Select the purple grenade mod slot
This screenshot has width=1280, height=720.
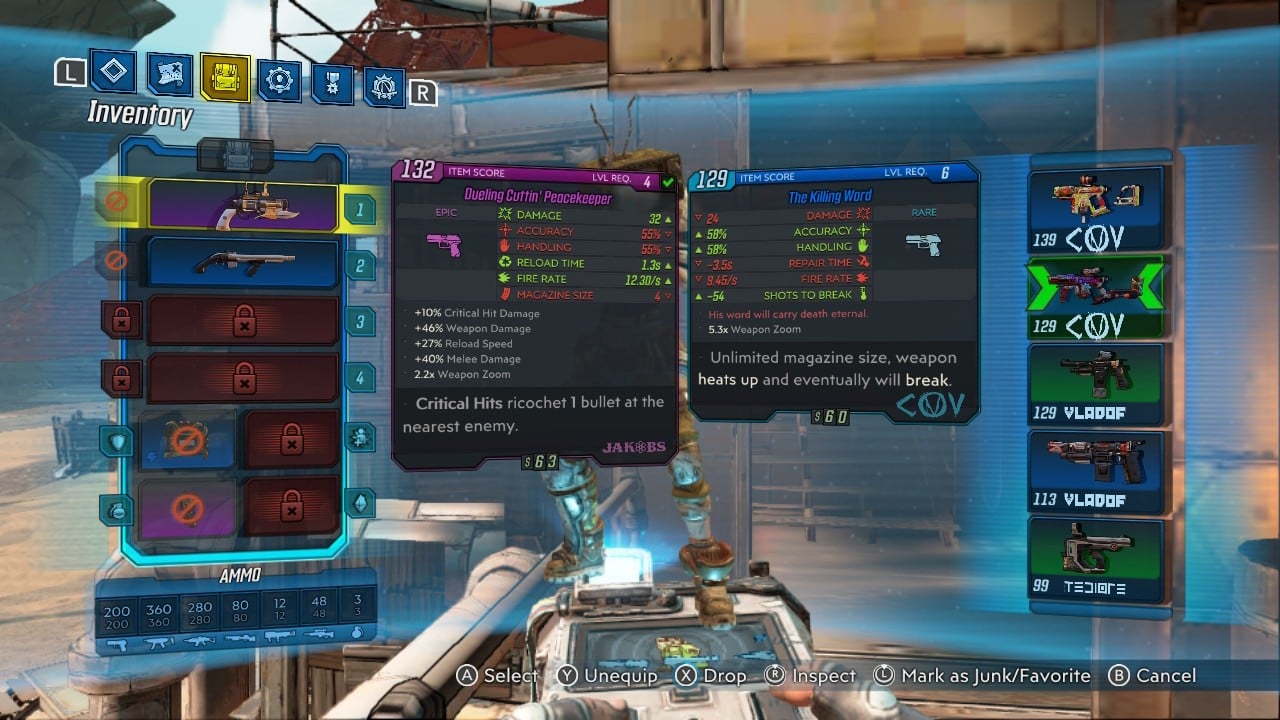point(187,507)
